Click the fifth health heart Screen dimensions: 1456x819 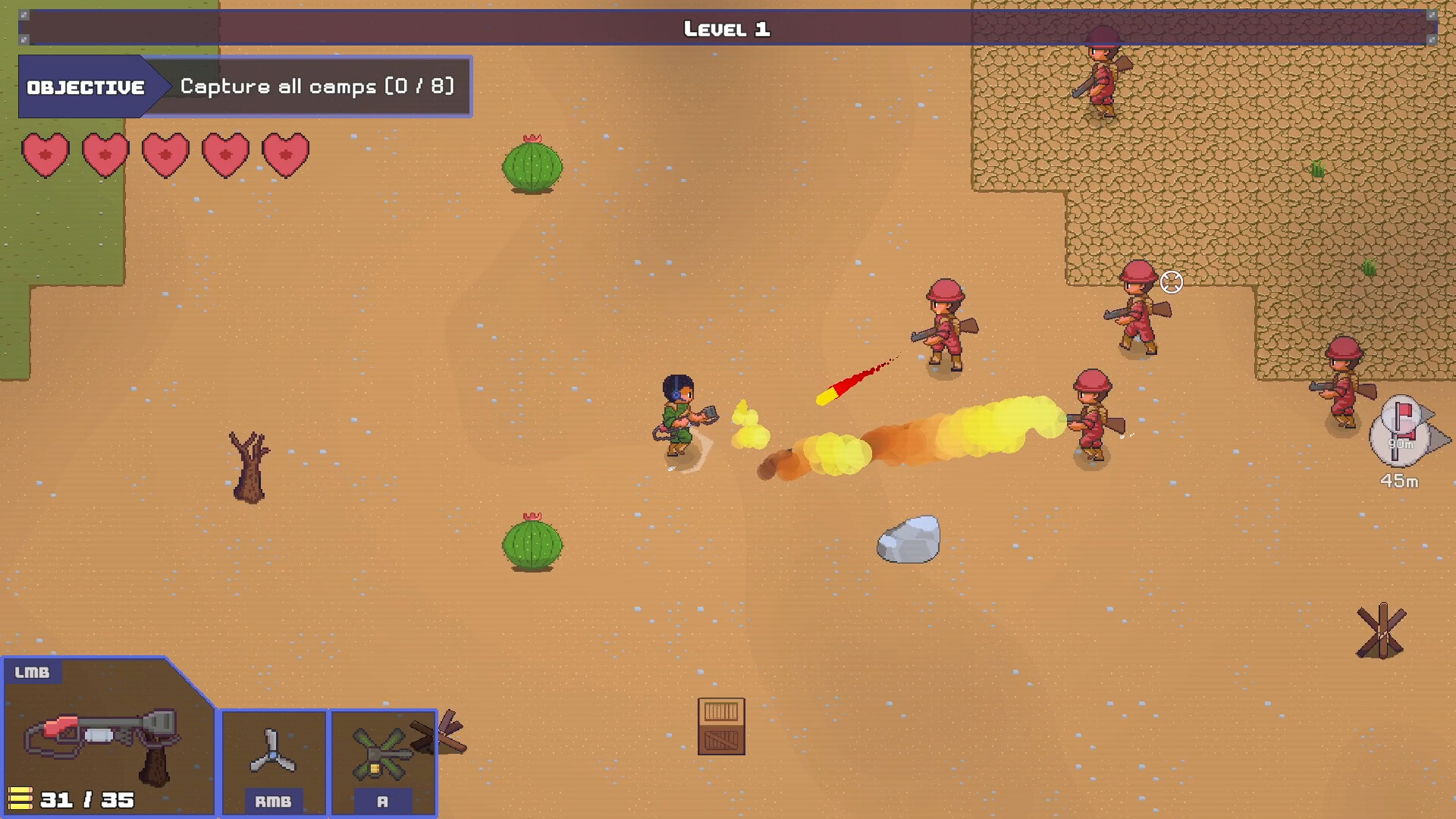tap(286, 154)
